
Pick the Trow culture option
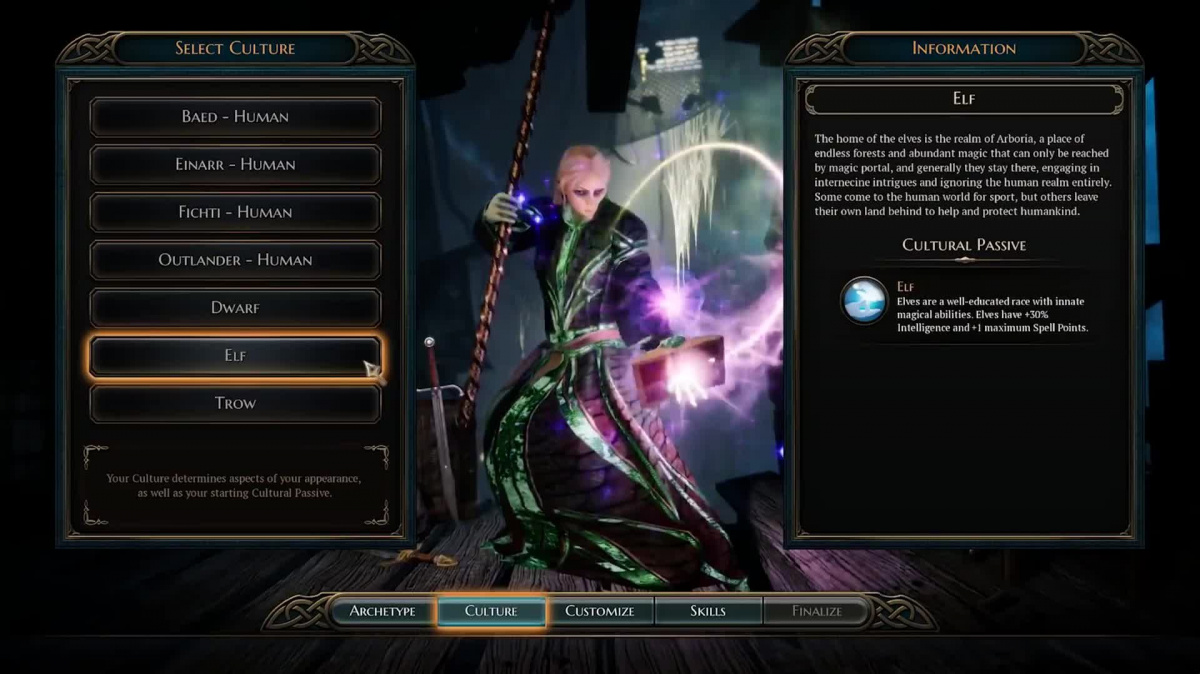[x=235, y=404]
